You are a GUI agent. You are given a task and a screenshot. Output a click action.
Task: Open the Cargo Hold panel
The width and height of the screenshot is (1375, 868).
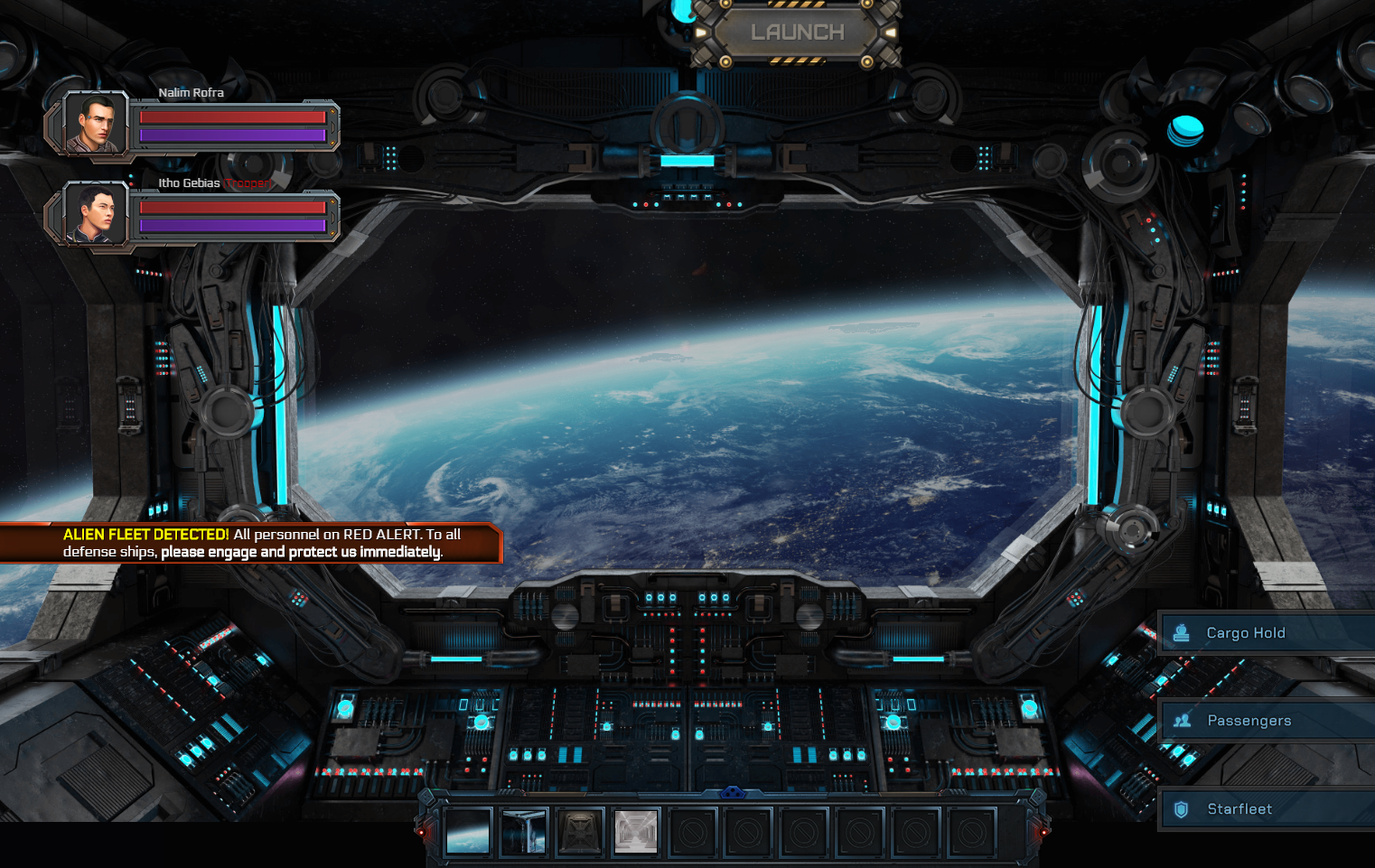coord(1267,633)
